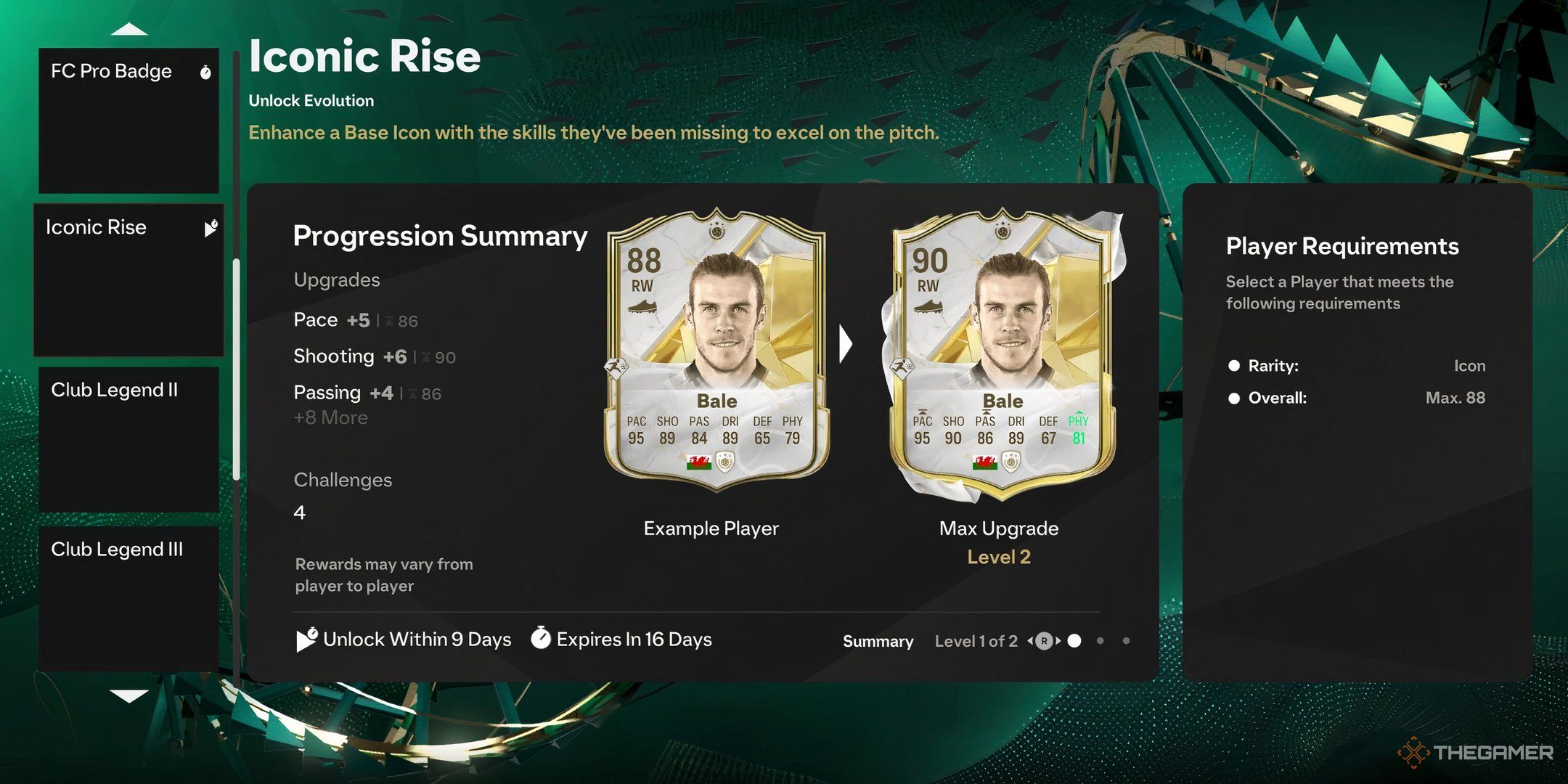1568x784 pixels.
Task: Click the unlock flag icon on Iconic Rise card
Action: coord(211,228)
